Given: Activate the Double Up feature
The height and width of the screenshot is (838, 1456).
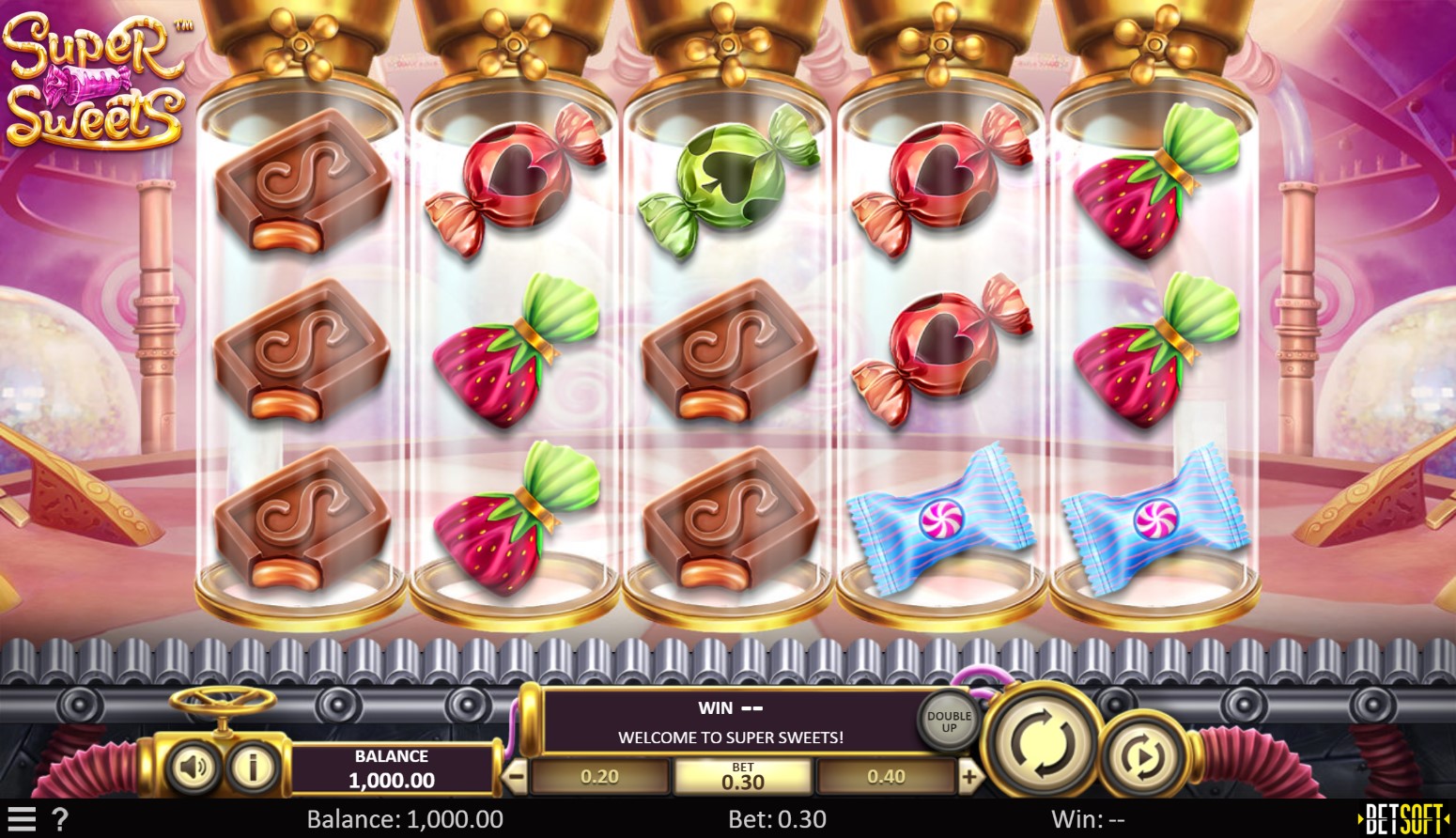Looking at the screenshot, I should pyautogui.click(x=947, y=722).
